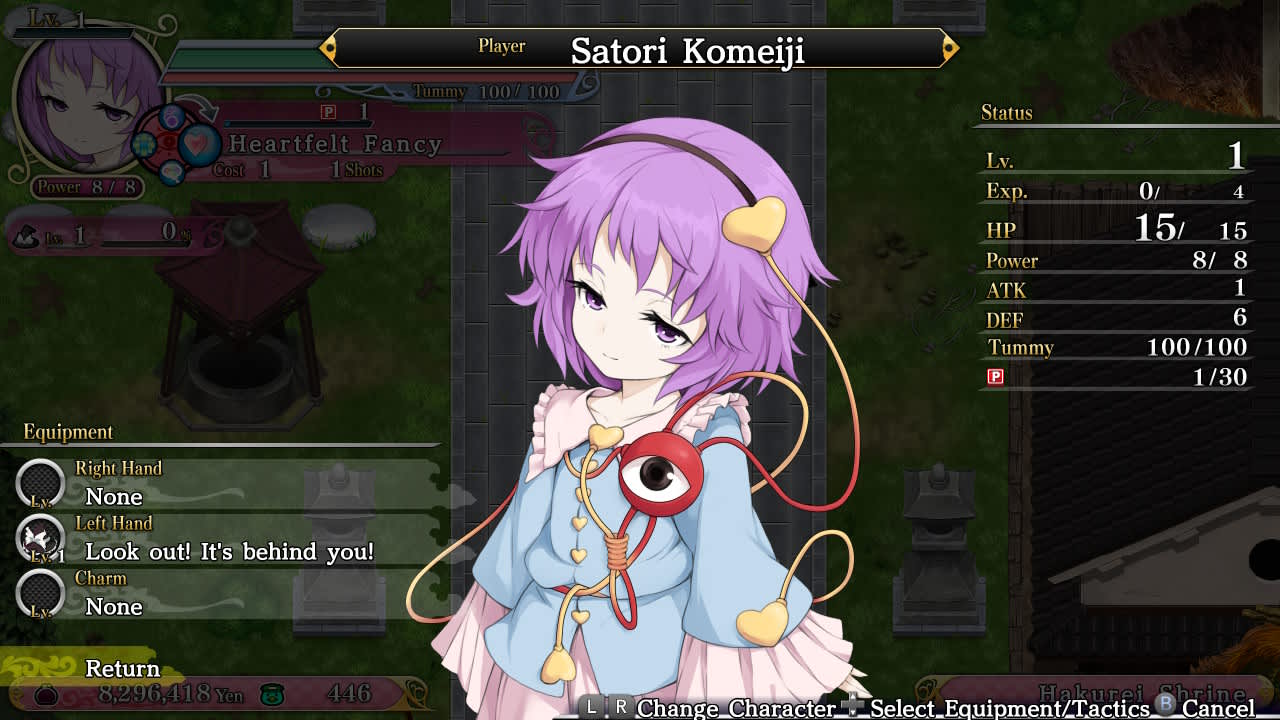The height and width of the screenshot is (720, 1280).
Task: Open the left arrow on the character name banner
Action: [327, 46]
